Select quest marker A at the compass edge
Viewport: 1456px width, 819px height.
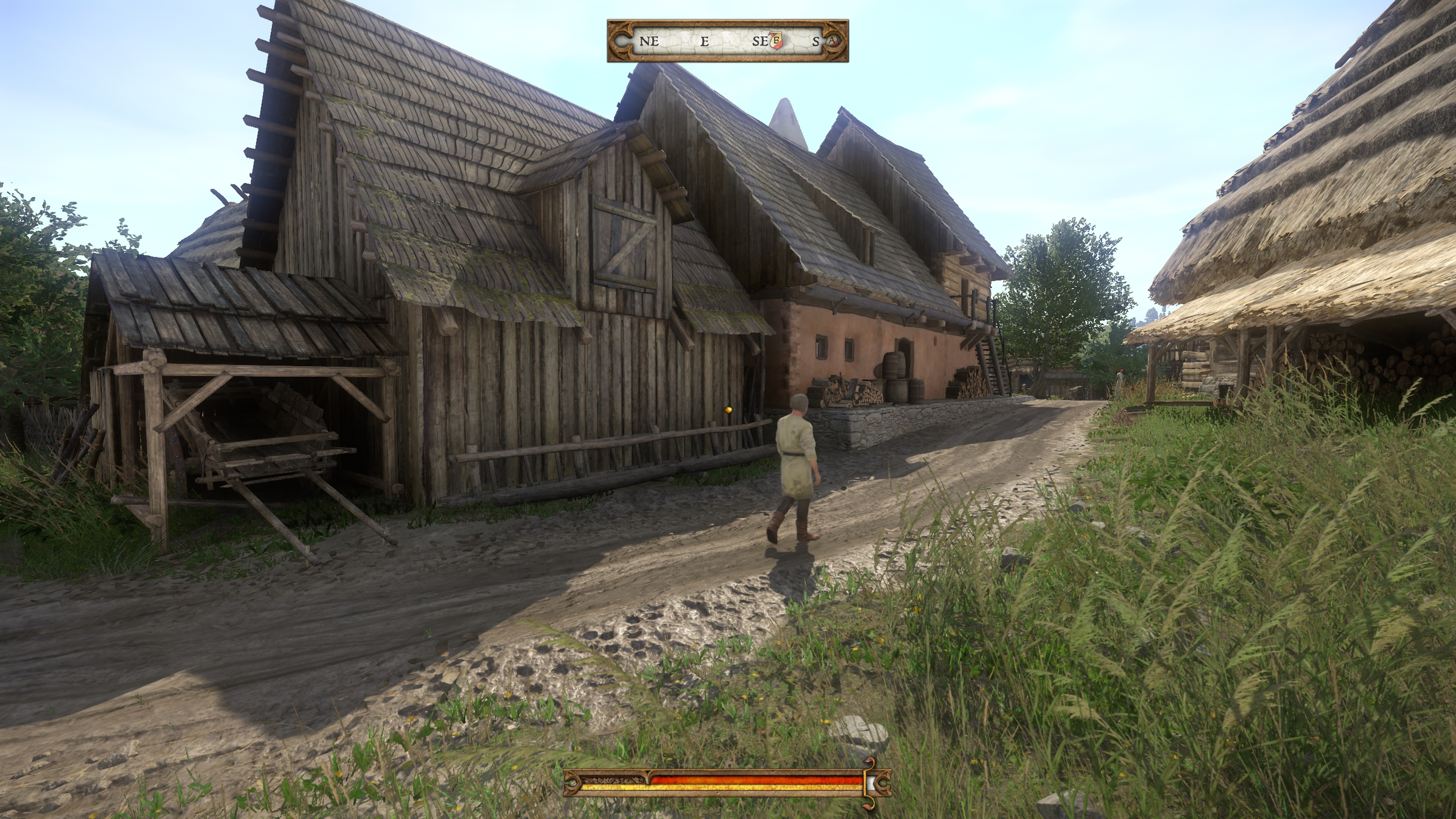833,41
